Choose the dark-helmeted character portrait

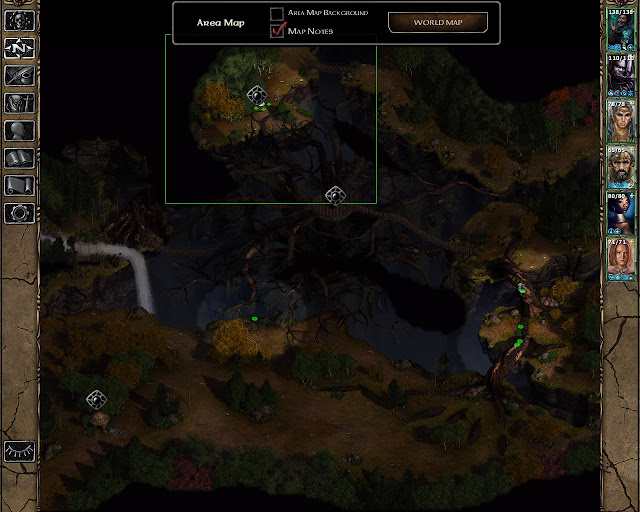(x=620, y=76)
